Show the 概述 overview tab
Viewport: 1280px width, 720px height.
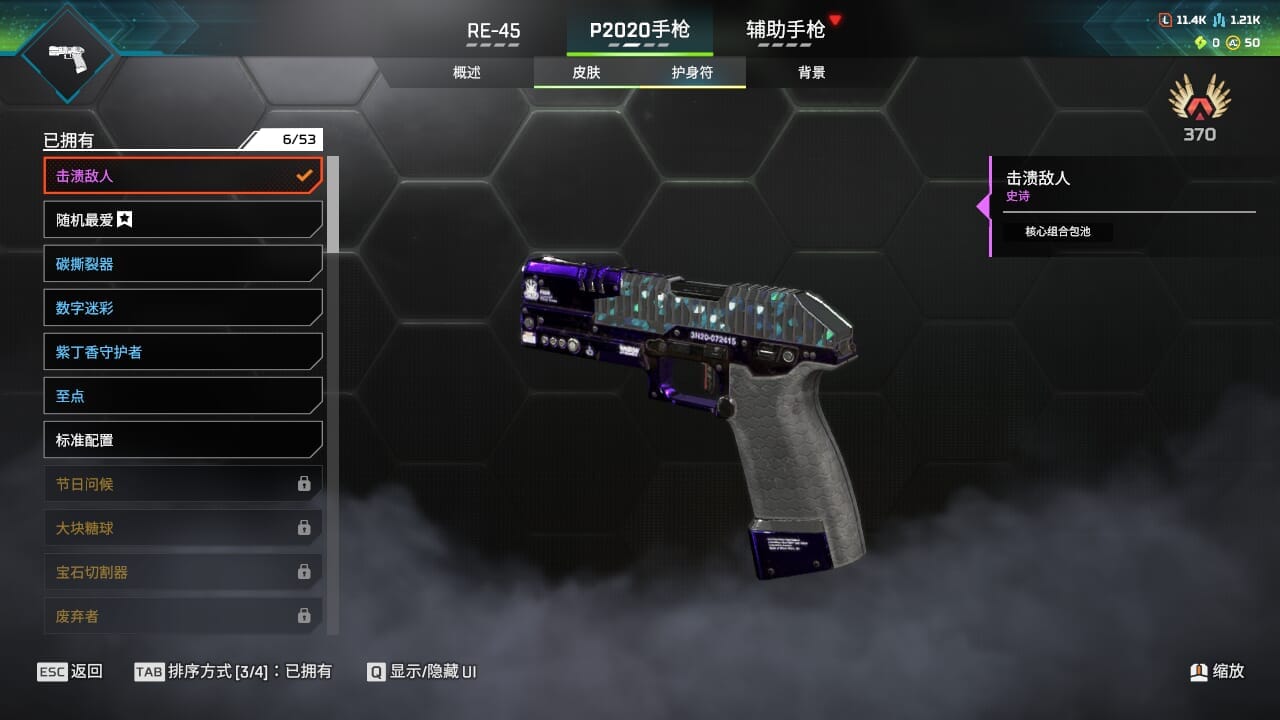click(467, 73)
